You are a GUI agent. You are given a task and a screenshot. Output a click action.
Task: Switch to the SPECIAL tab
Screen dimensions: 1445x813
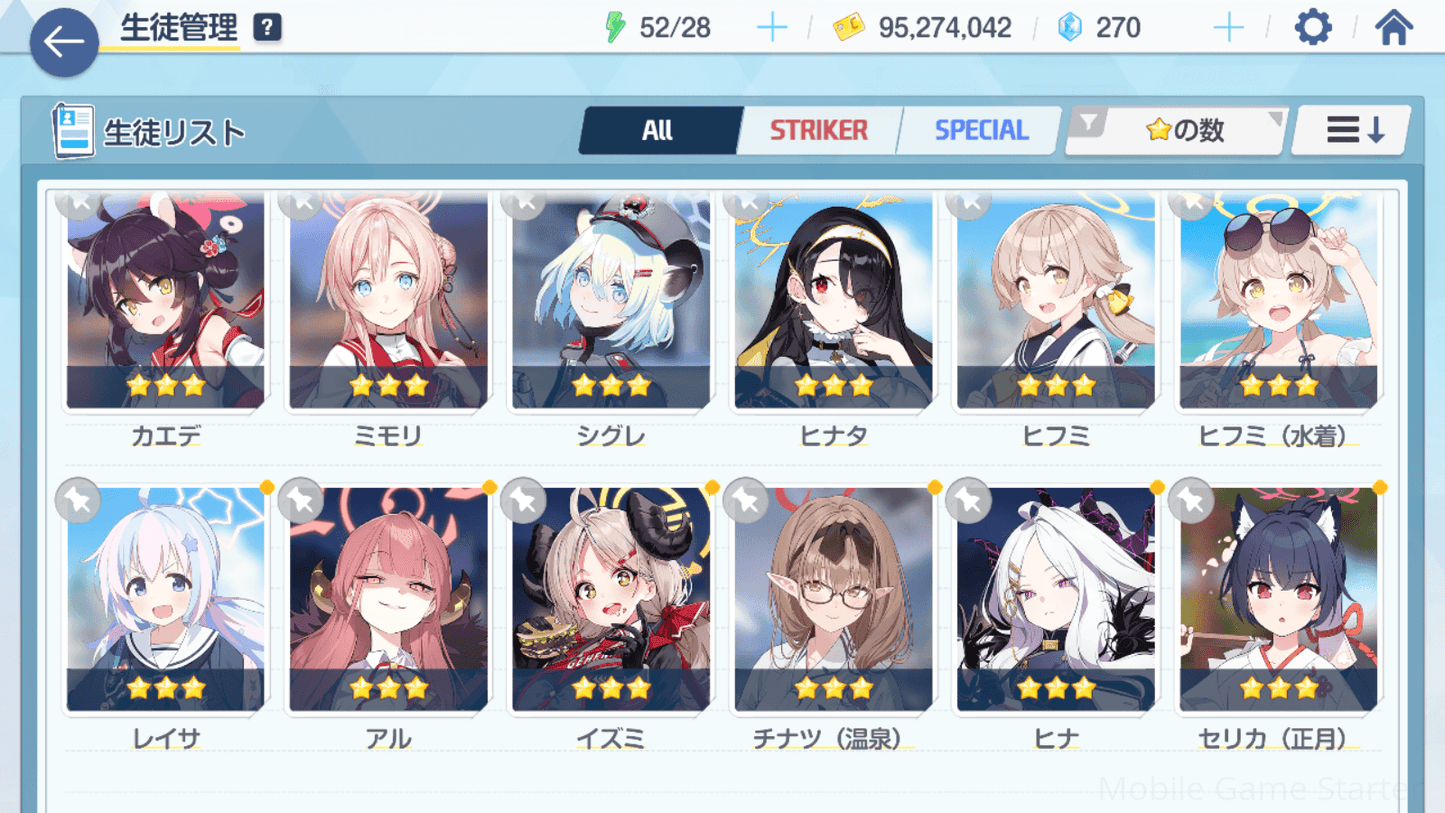tap(980, 130)
